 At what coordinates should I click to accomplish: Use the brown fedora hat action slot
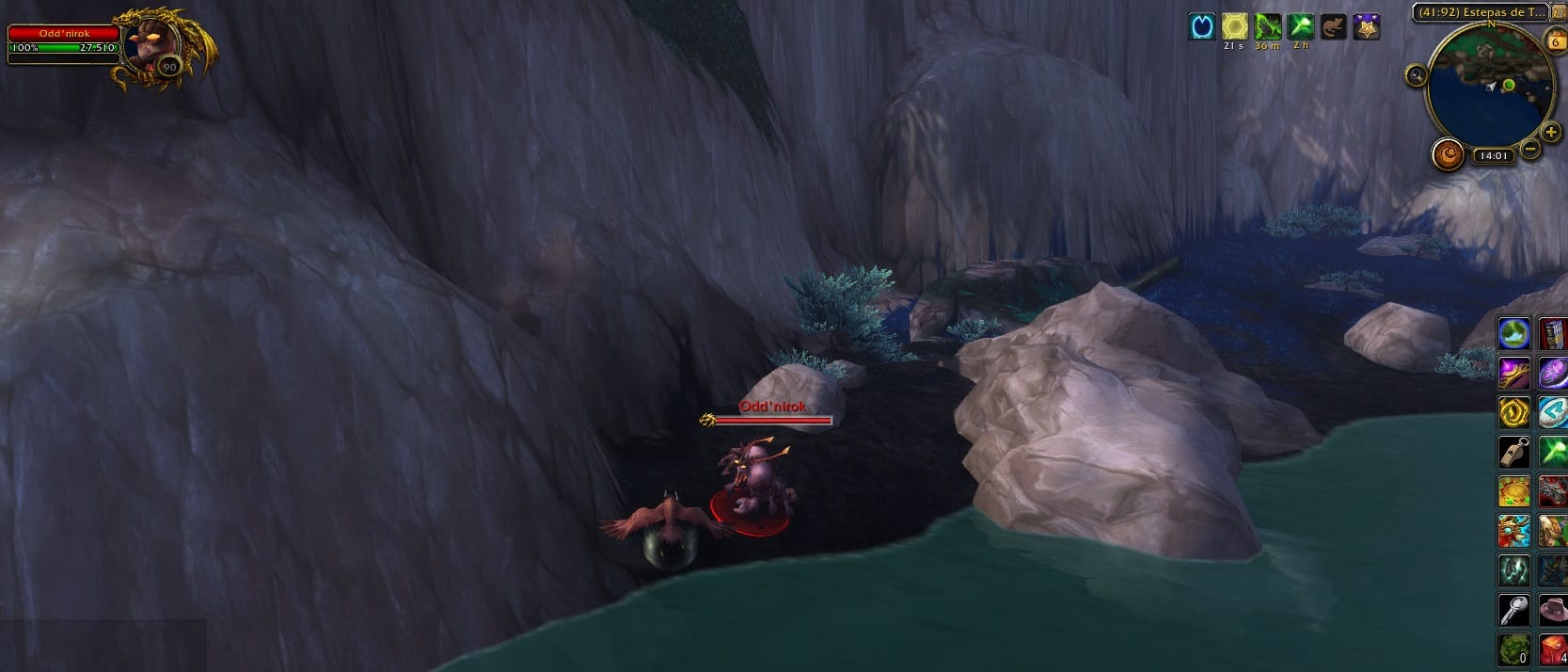click(x=1553, y=611)
